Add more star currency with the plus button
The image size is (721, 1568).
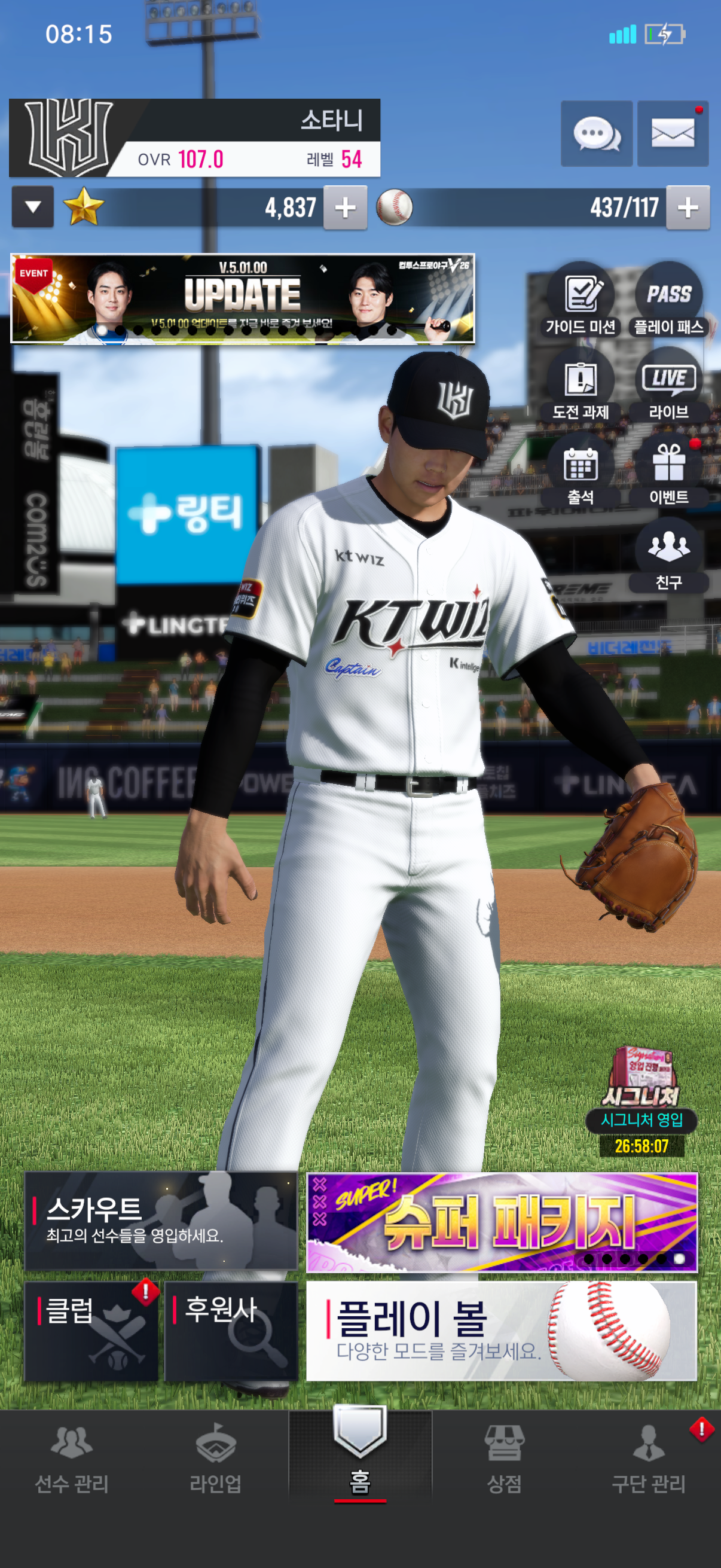point(345,208)
